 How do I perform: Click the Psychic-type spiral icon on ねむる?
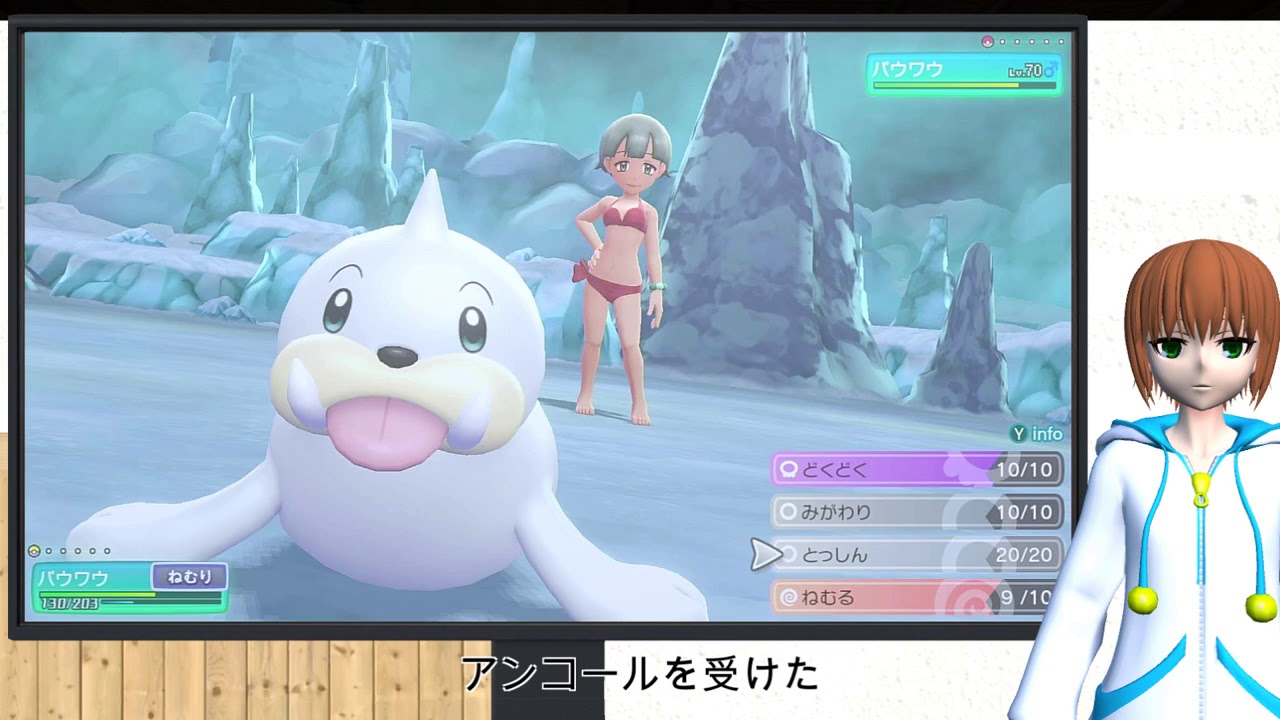[789, 597]
